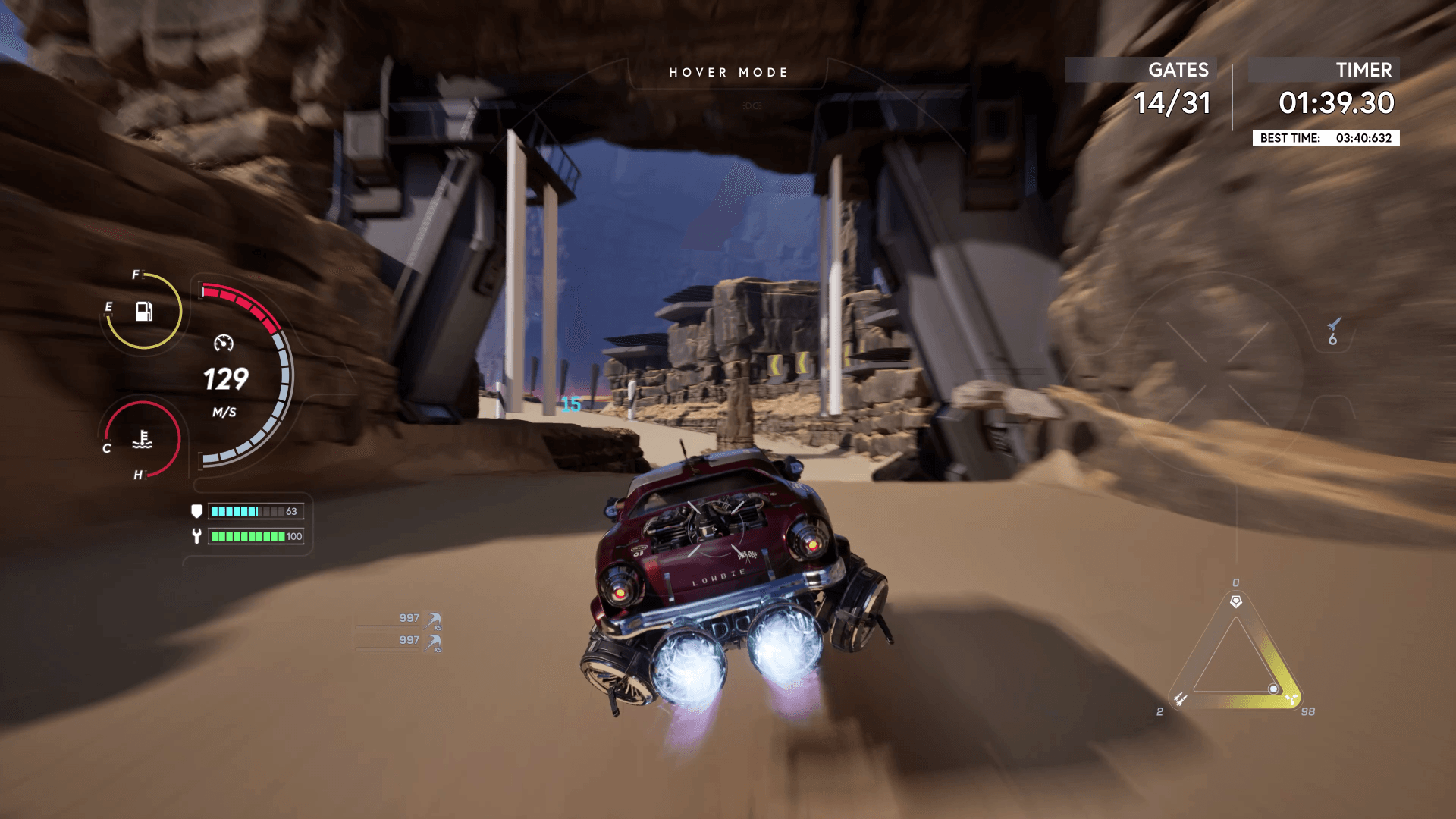Toggle the lower XS harpoon weapon slot
This screenshot has height=819, width=1456.
[434, 643]
